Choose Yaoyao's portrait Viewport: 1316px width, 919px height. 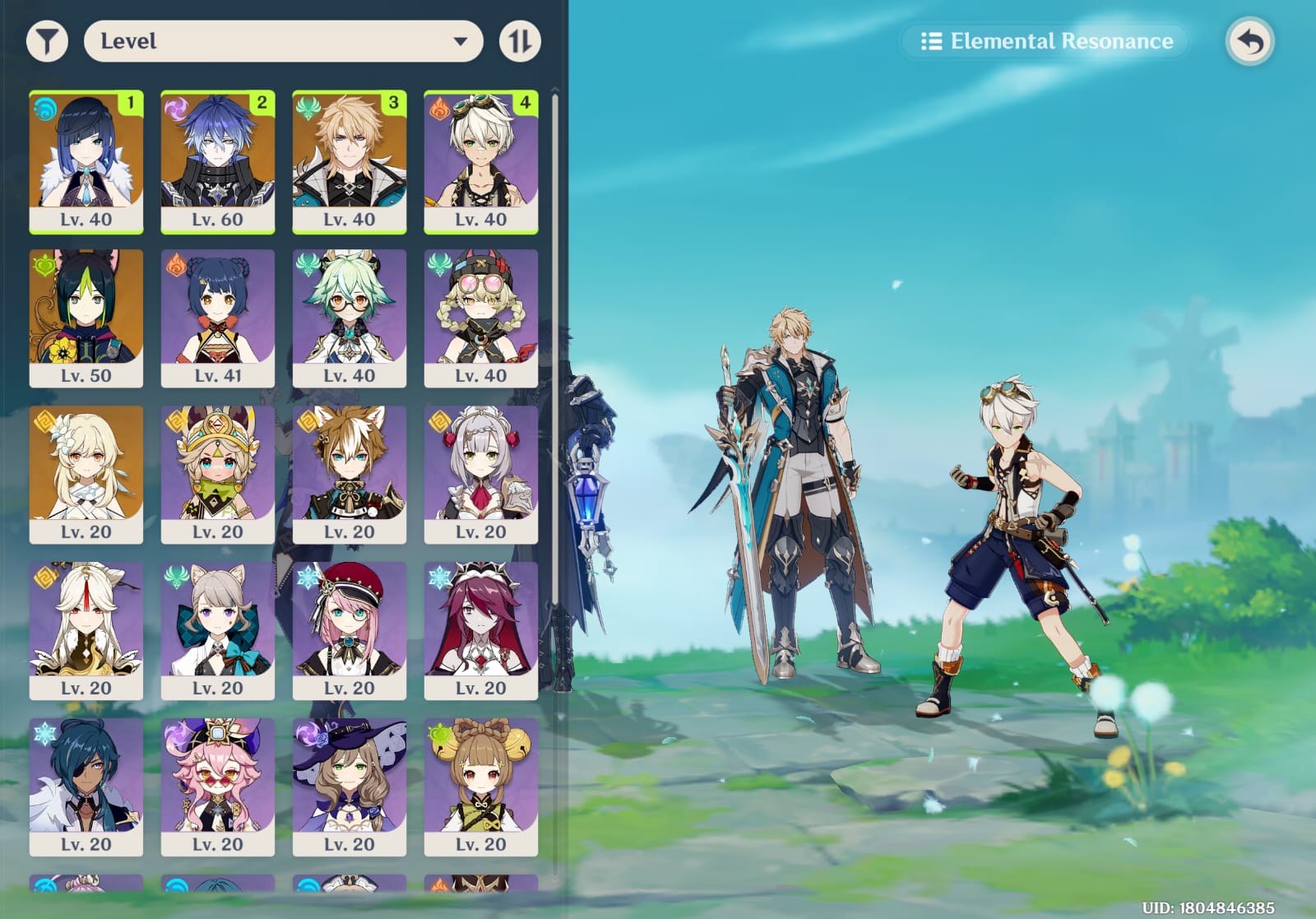481,787
